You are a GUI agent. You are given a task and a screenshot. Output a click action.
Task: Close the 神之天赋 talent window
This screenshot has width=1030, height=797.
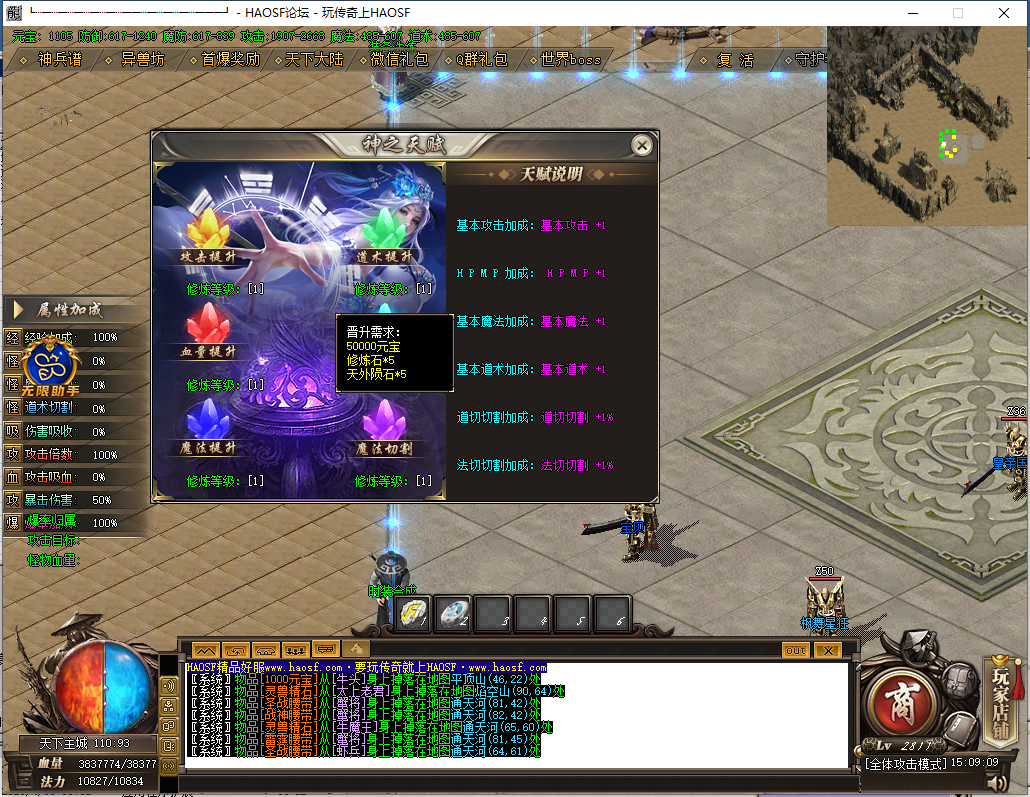pos(642,146)
